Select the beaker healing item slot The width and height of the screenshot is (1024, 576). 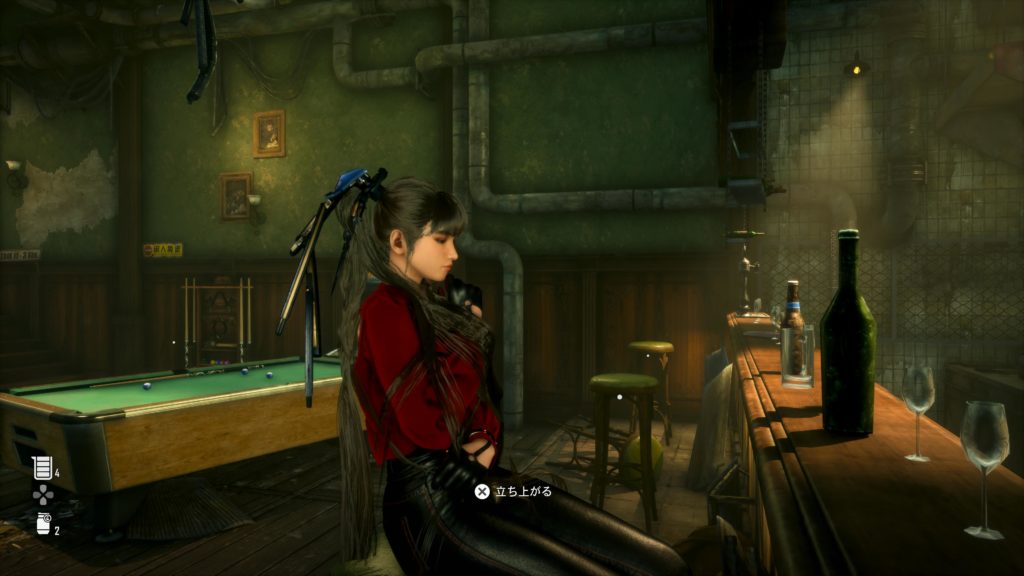(42, 467)
